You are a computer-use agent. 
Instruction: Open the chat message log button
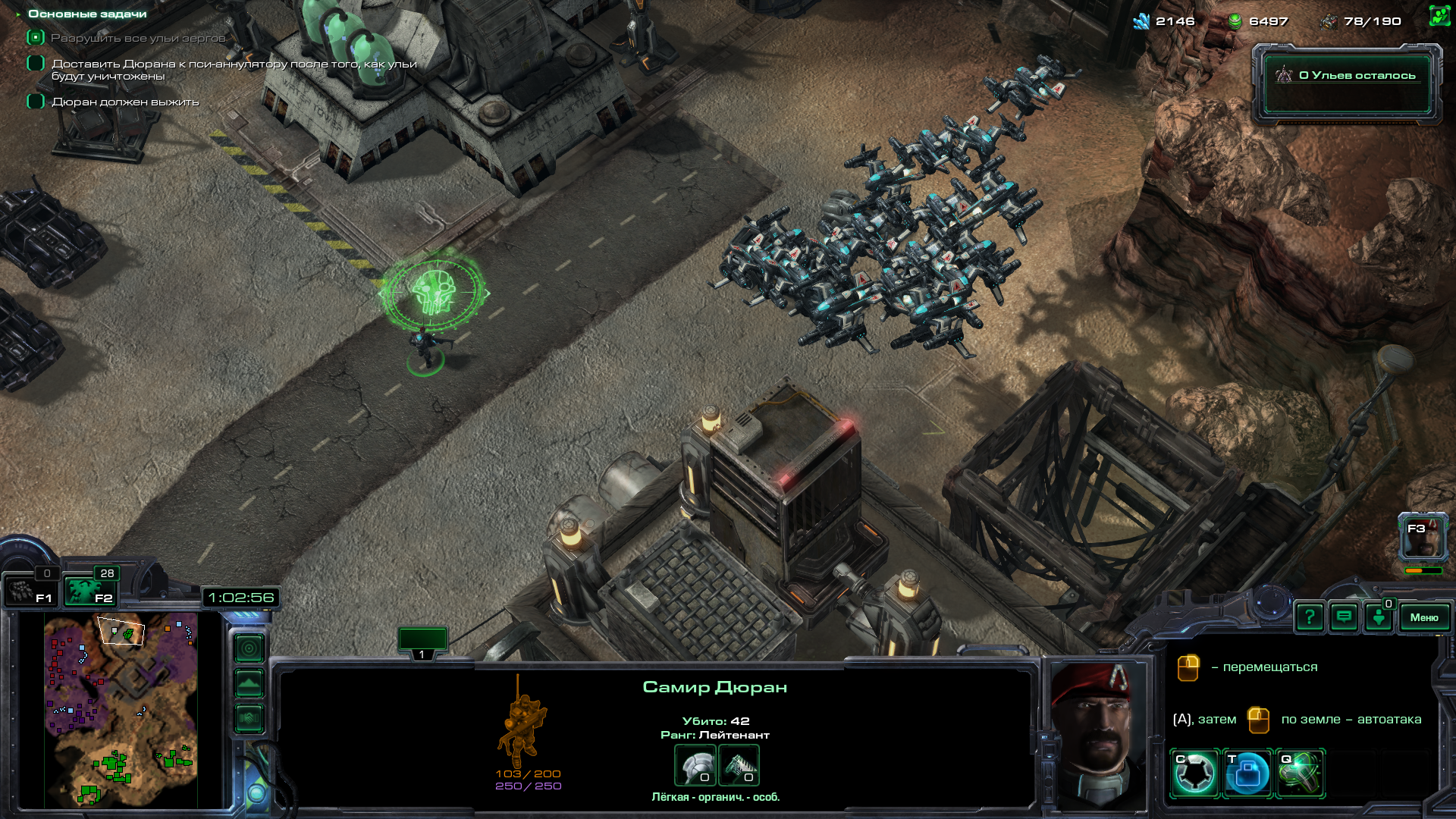(1344, 617)
